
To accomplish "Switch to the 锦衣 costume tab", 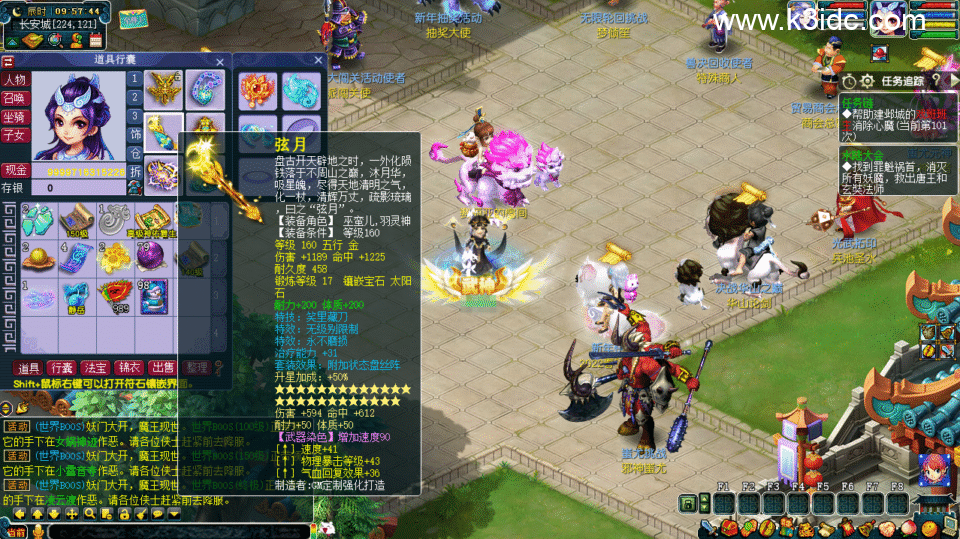I will click(128, 369).
